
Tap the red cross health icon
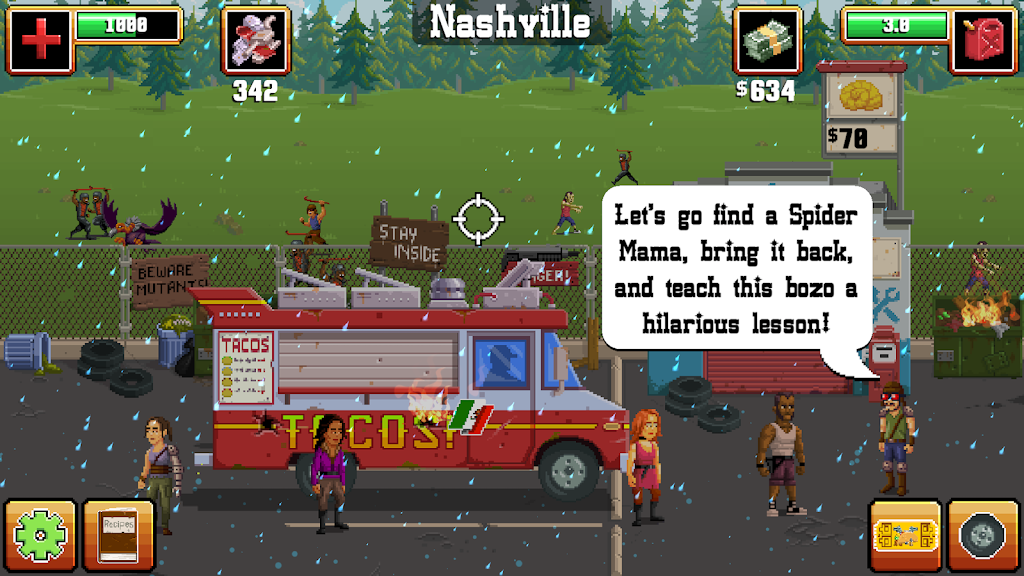point(40,40)
